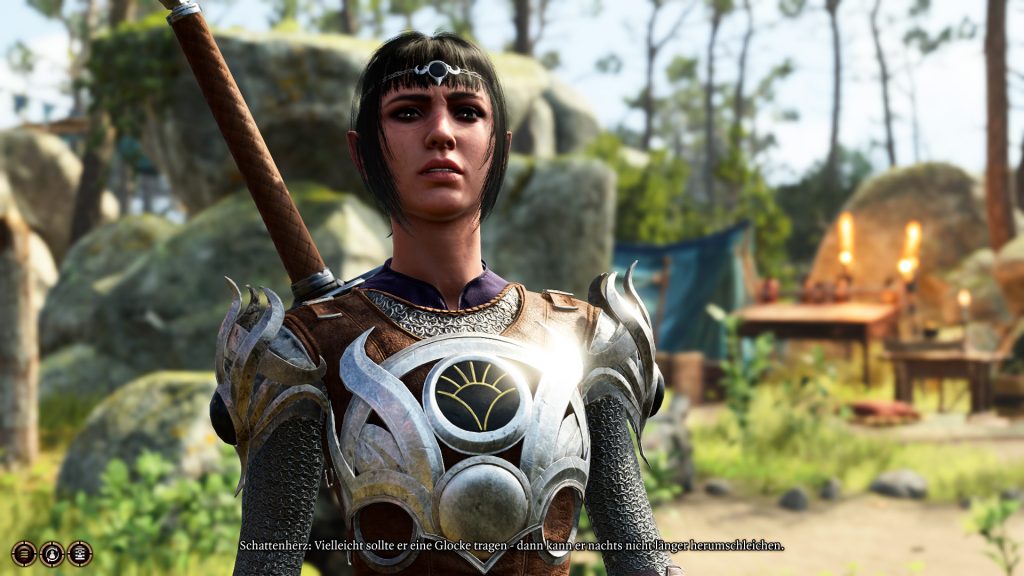Open the dialogue history log button
The height and width of the screenshot is (576, 1024).
24,554
